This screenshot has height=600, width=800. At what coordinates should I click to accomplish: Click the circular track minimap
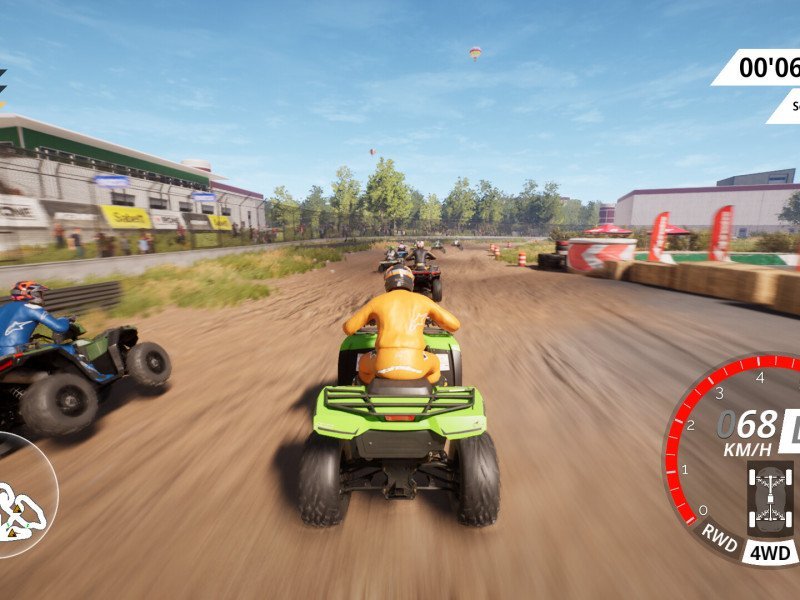[22, 495]
